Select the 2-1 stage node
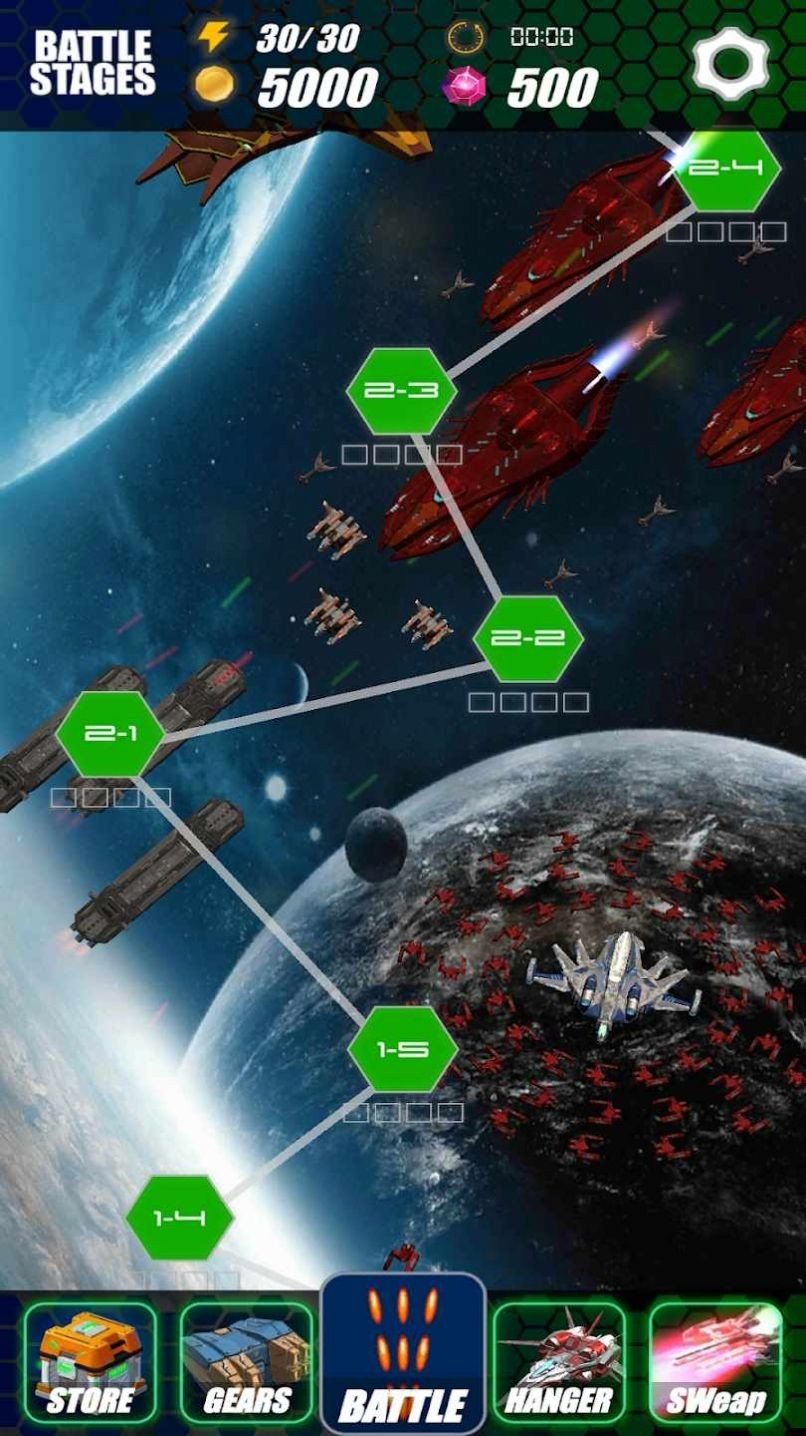 point(111,734)
